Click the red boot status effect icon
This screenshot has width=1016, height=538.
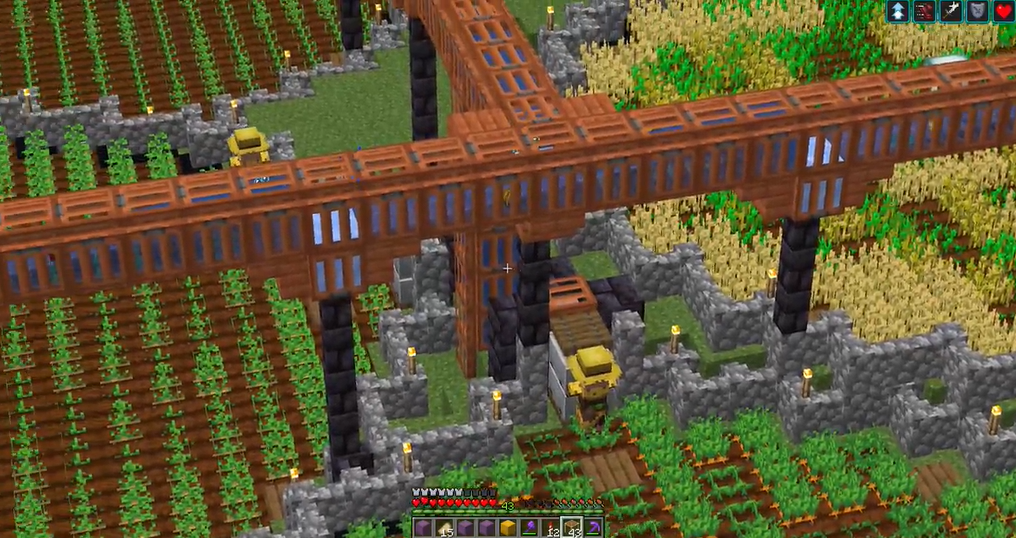pos(924,11)
